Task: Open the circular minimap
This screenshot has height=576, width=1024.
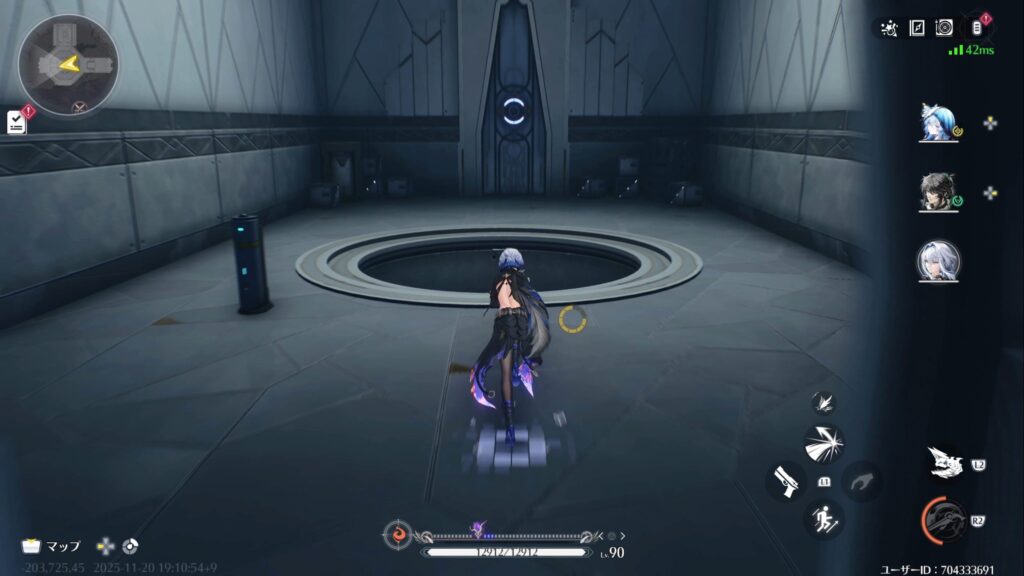Action: 68,64
